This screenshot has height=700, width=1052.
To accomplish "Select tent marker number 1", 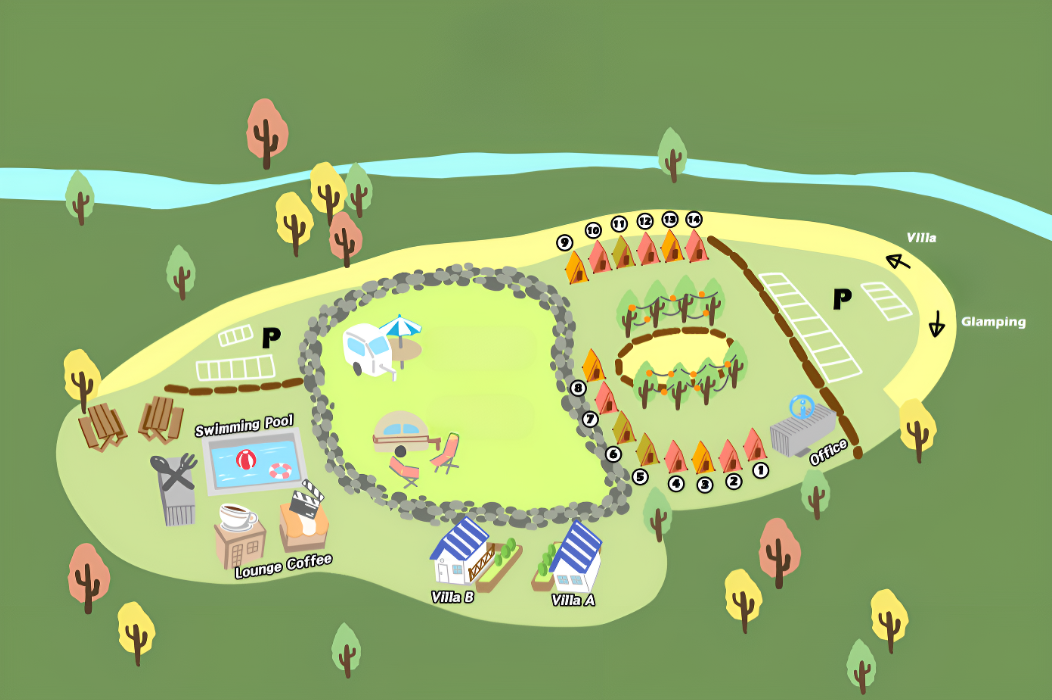I will click(760, 468).
